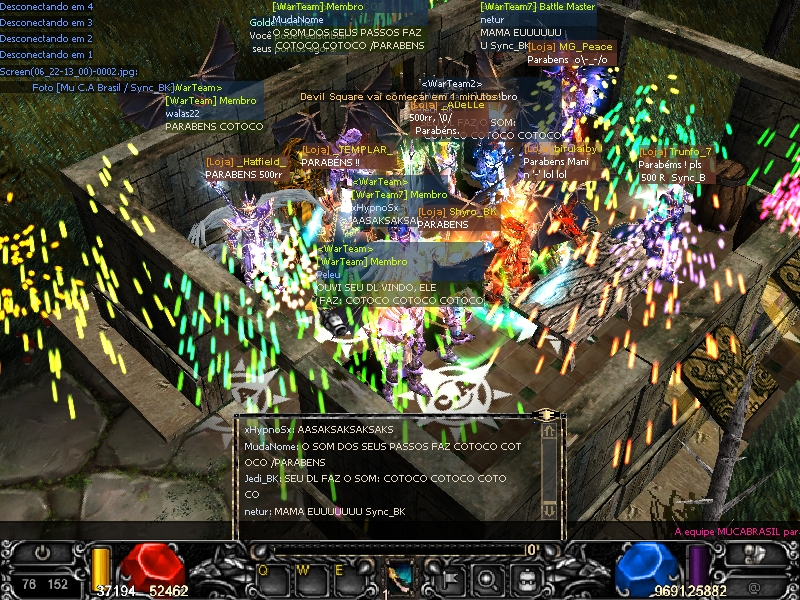The height and width of the screenshot is (600, 800).
Task: Click the chat message log window
Action: [390, 470]
